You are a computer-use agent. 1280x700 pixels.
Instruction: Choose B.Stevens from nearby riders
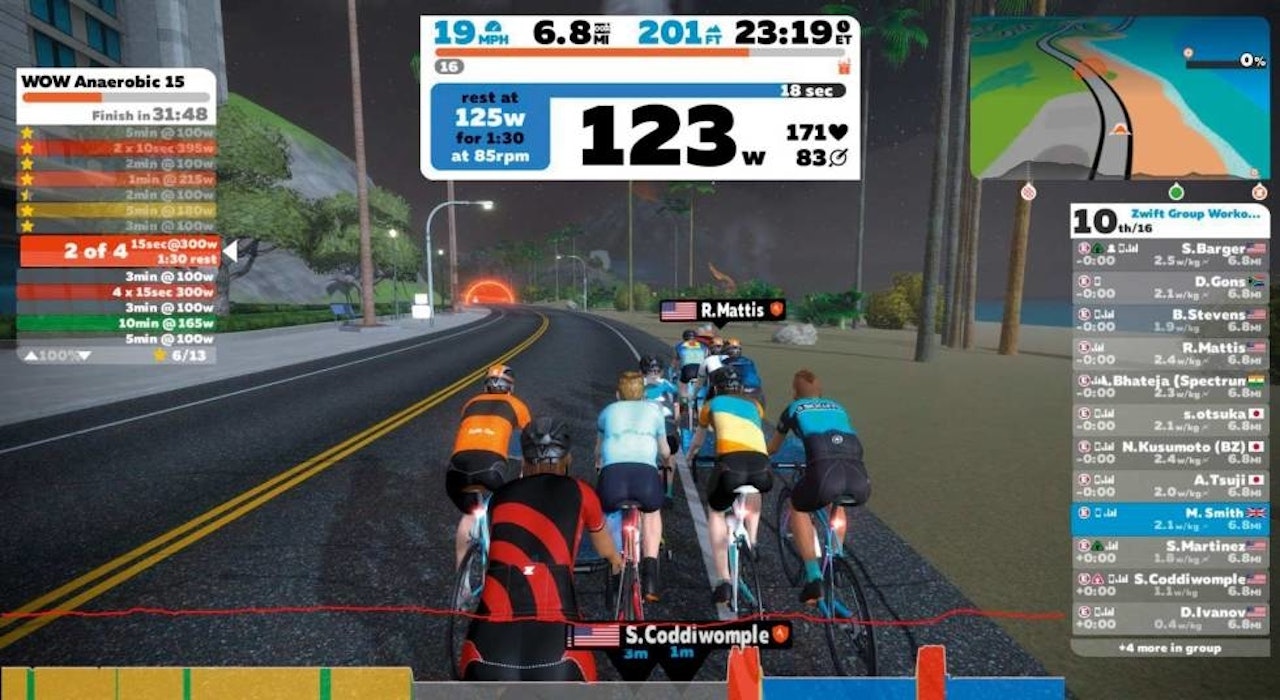pos(1170,321)
